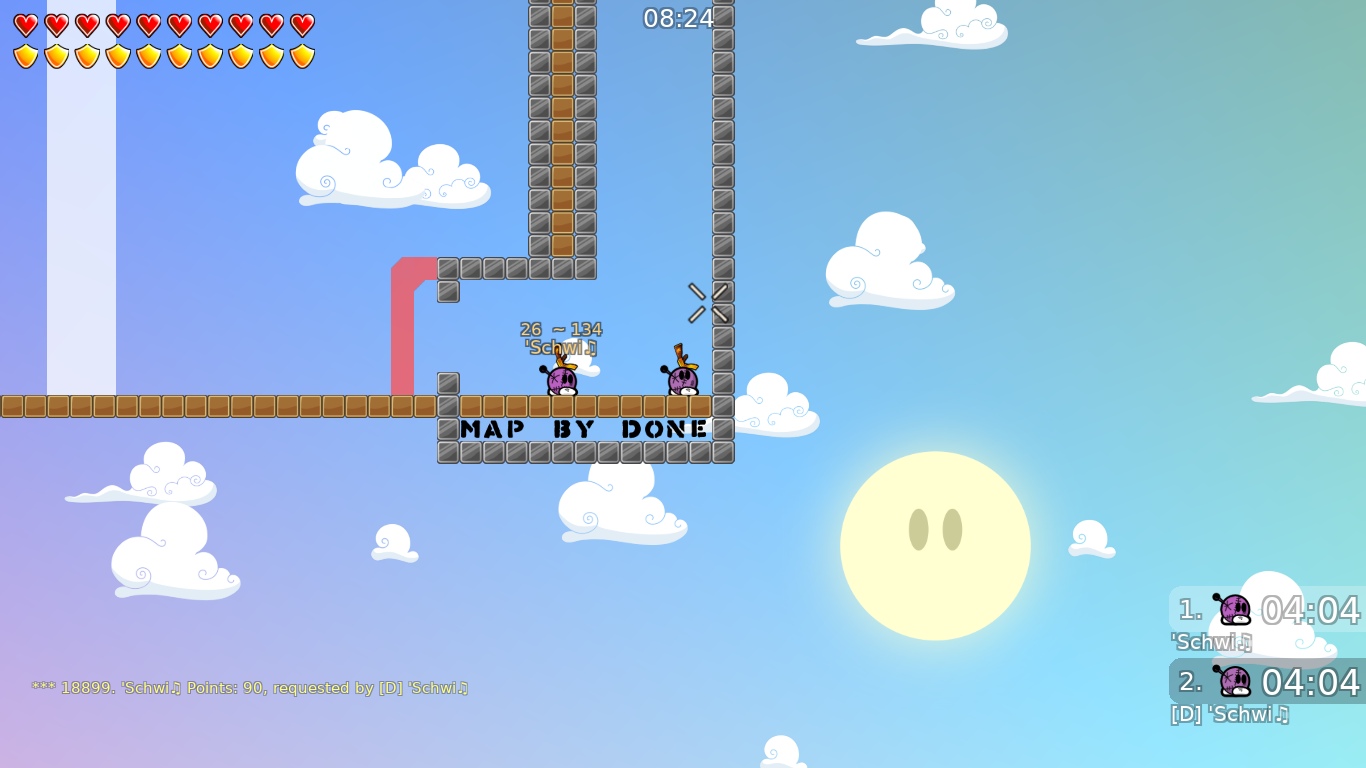1366x768 pixels.
Task: Click the chat message about Points: 90
Action: pyautogui.click(x=250, y=687)
